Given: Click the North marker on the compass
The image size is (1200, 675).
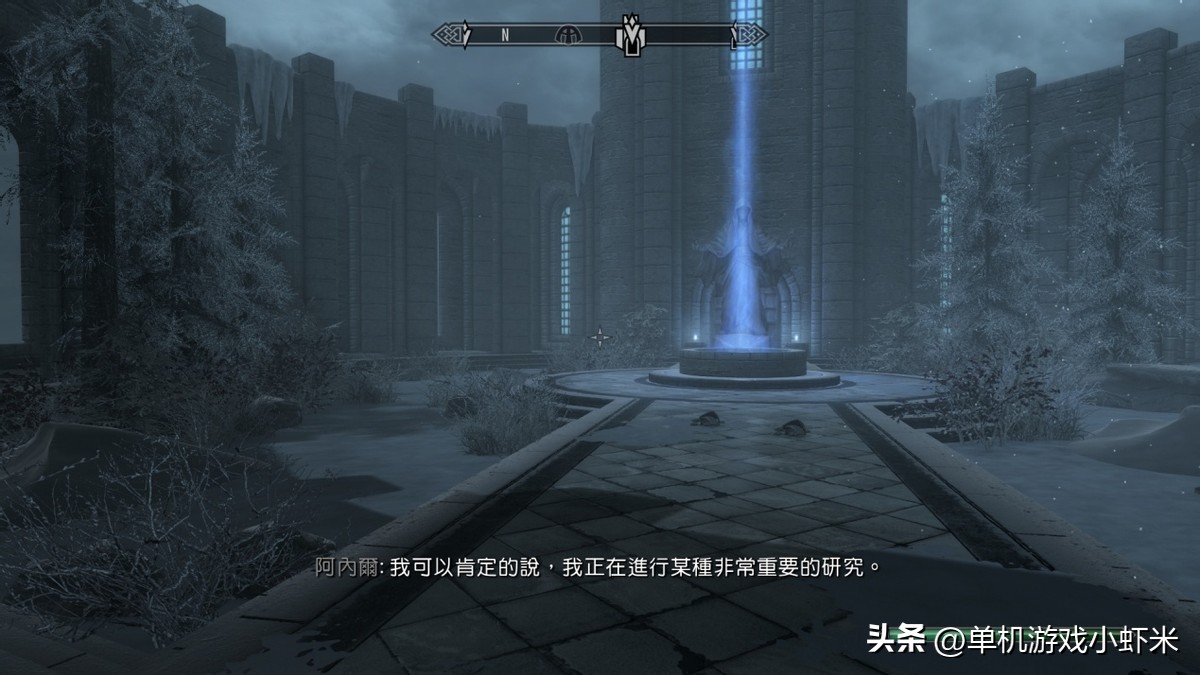Looking at the screenshot, I should [505, 35].
